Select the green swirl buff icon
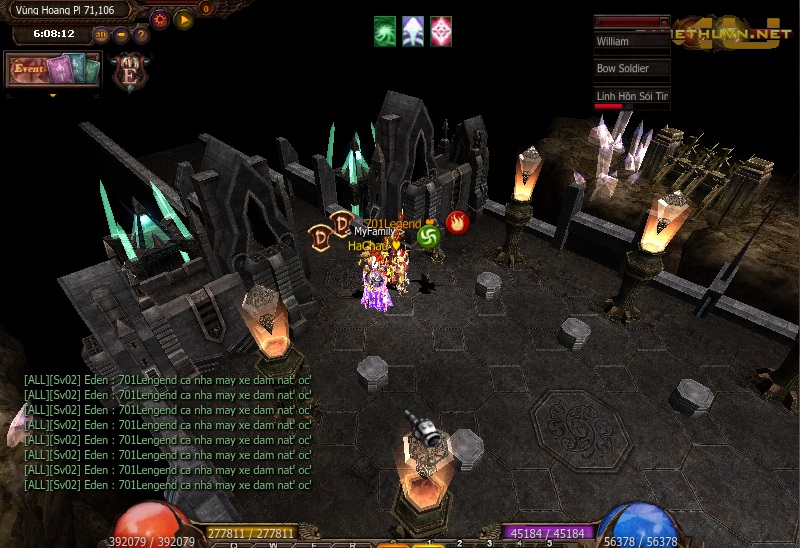The image size is (800, 548). click(386, 31)
